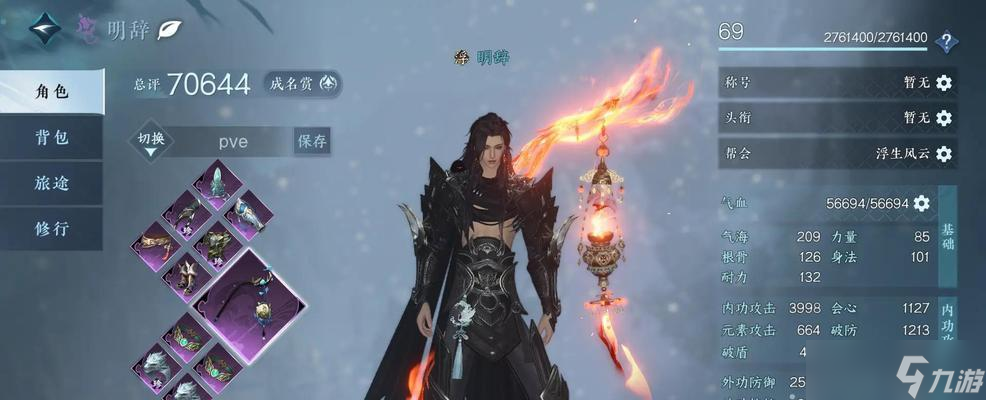Open settings gear for 头衔 rank
Screen dimensions: 986x400
click(x=943, y=118)
